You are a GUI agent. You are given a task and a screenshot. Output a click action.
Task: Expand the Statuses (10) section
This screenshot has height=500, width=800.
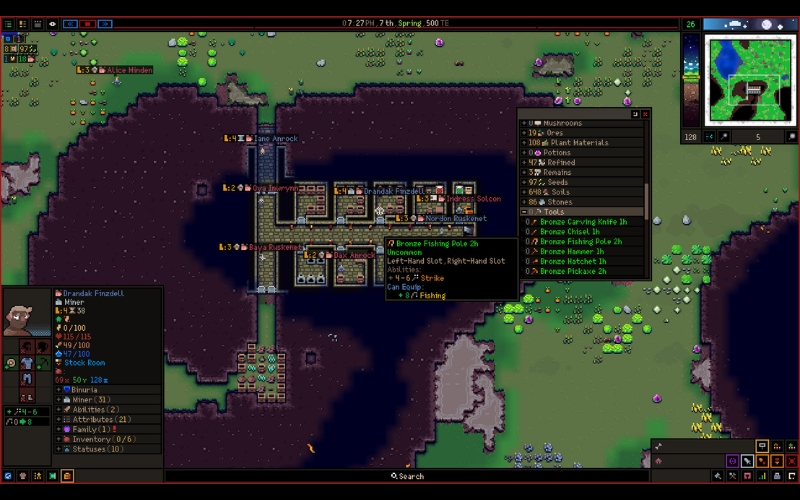pos(59,449)
